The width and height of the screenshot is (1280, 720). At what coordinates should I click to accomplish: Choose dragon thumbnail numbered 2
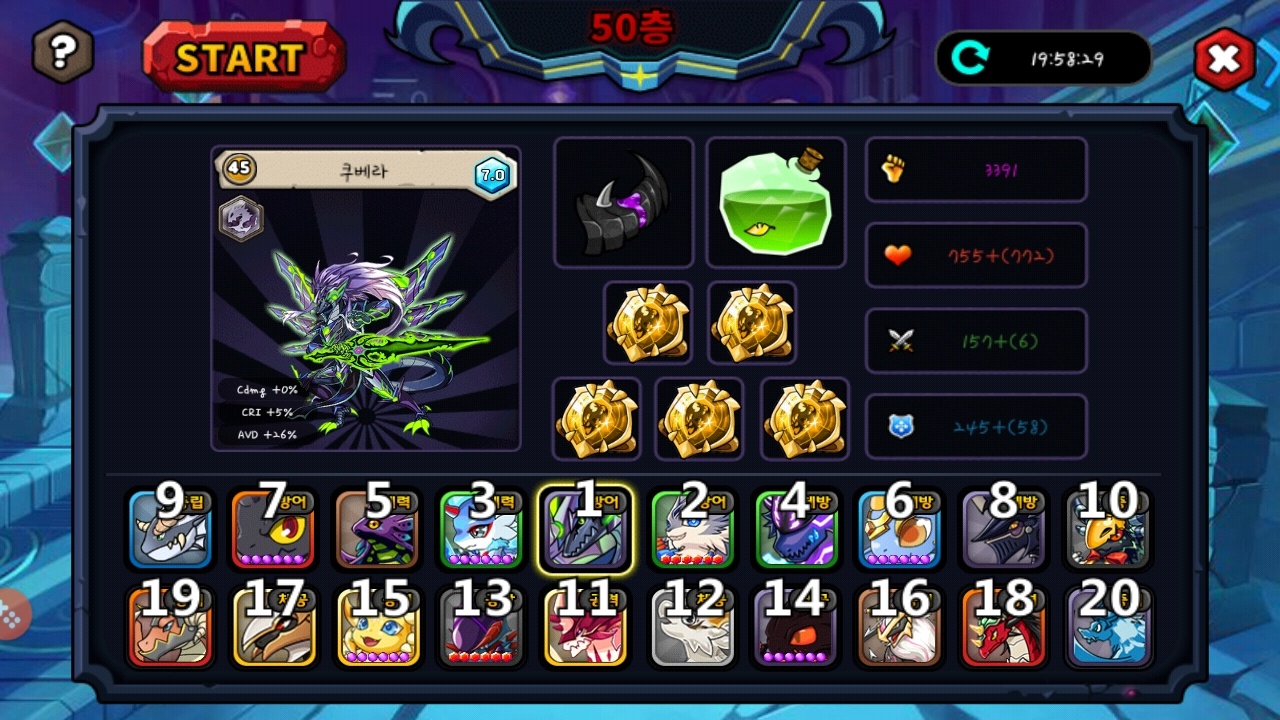(692, 530)
